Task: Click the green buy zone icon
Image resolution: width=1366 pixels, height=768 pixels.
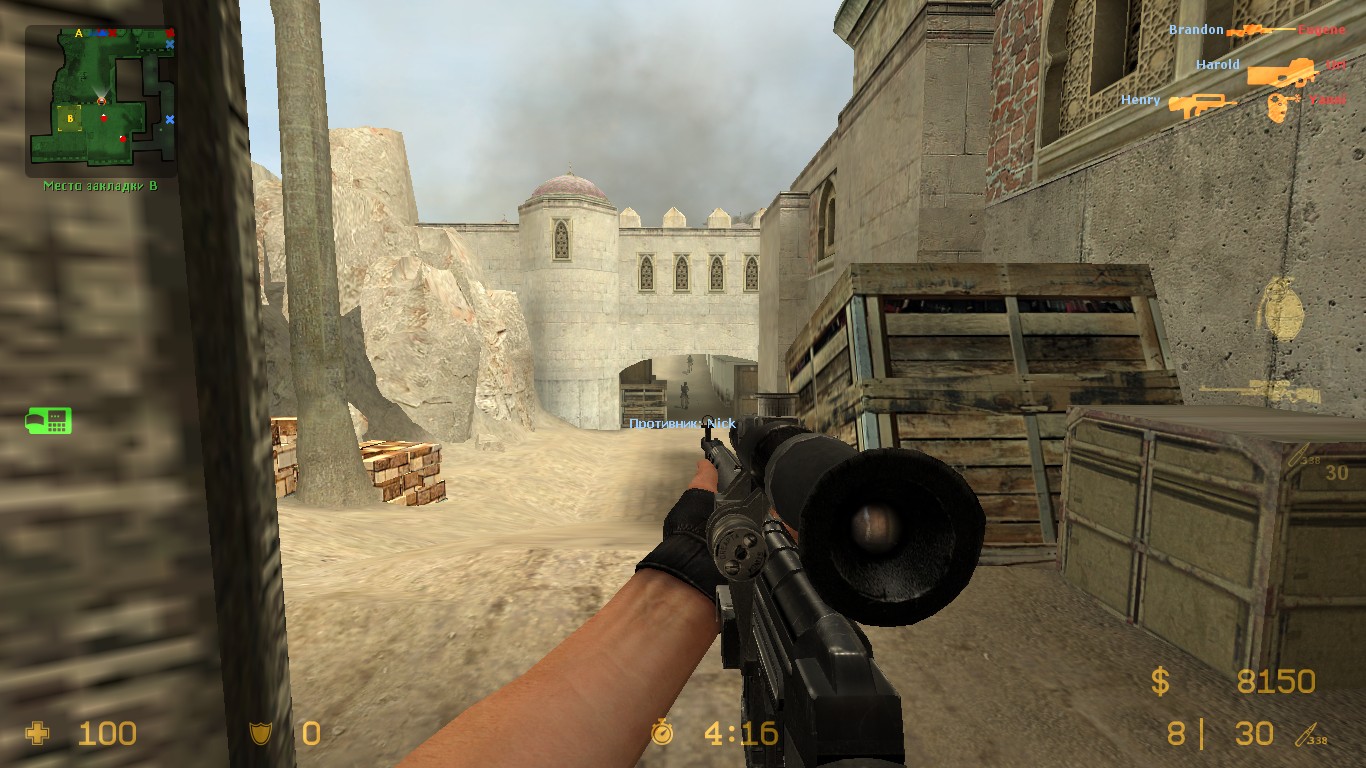Action: [x=48, y=421]
